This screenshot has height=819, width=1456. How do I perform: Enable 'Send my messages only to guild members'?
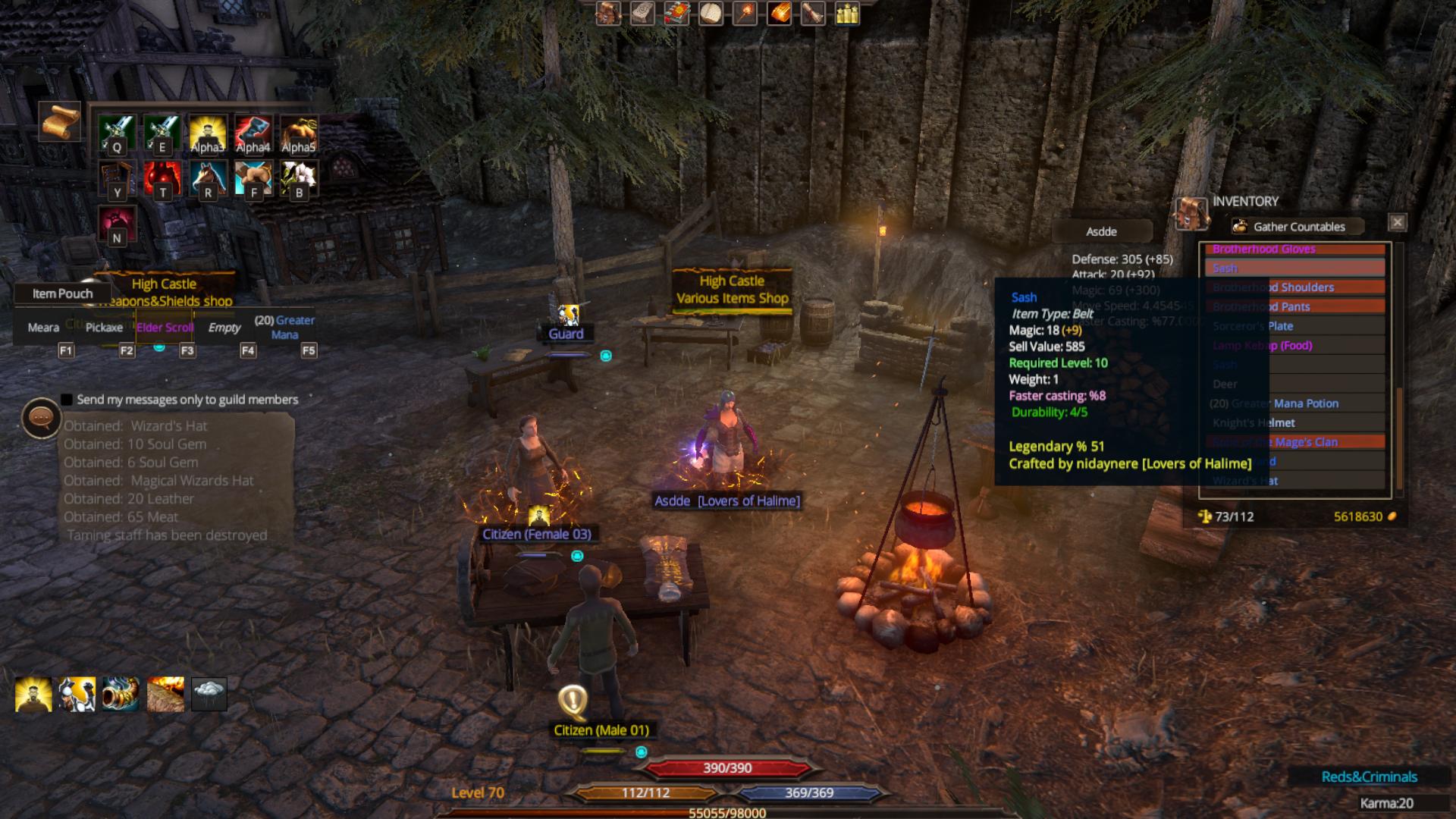pos(65,400)
